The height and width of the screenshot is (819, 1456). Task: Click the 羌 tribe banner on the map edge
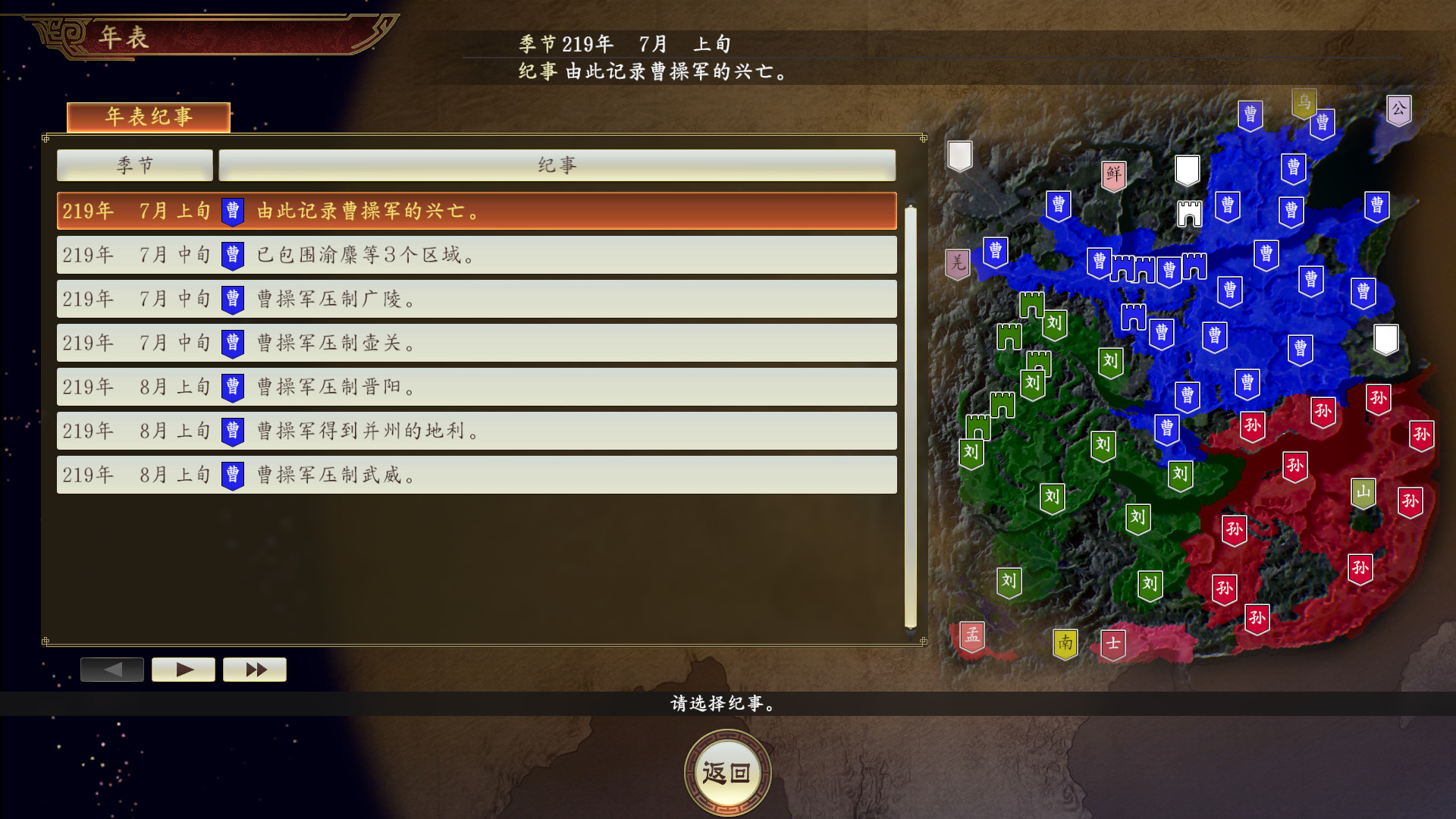point(958,262)
